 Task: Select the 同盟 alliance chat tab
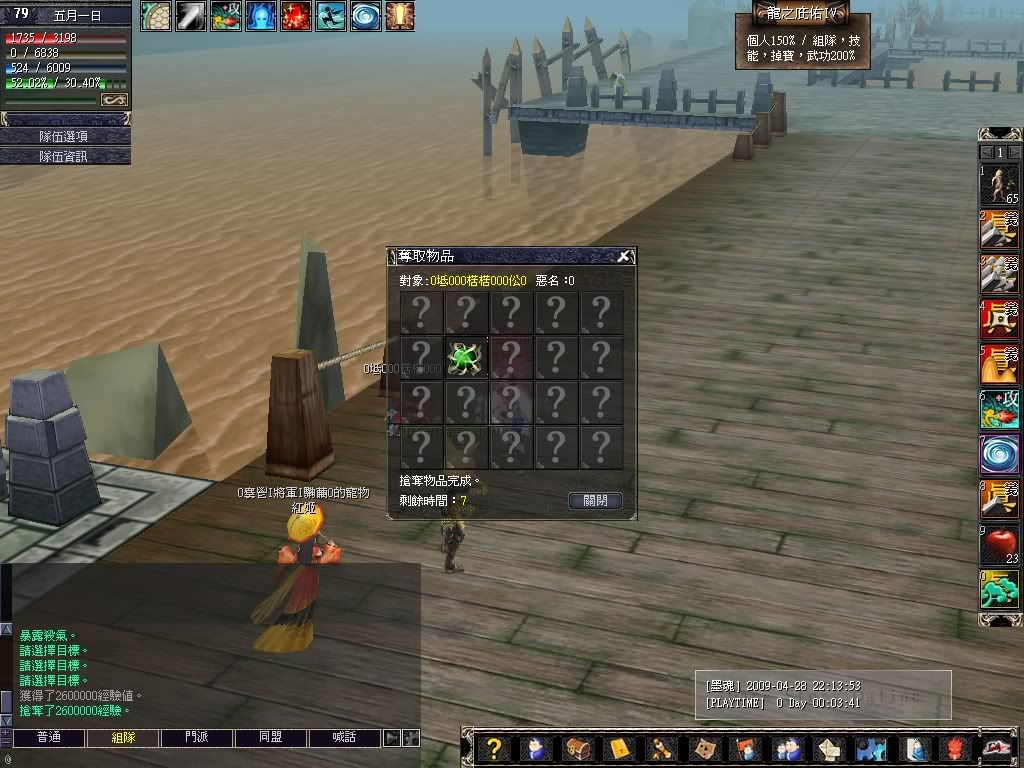pos(271,738)
